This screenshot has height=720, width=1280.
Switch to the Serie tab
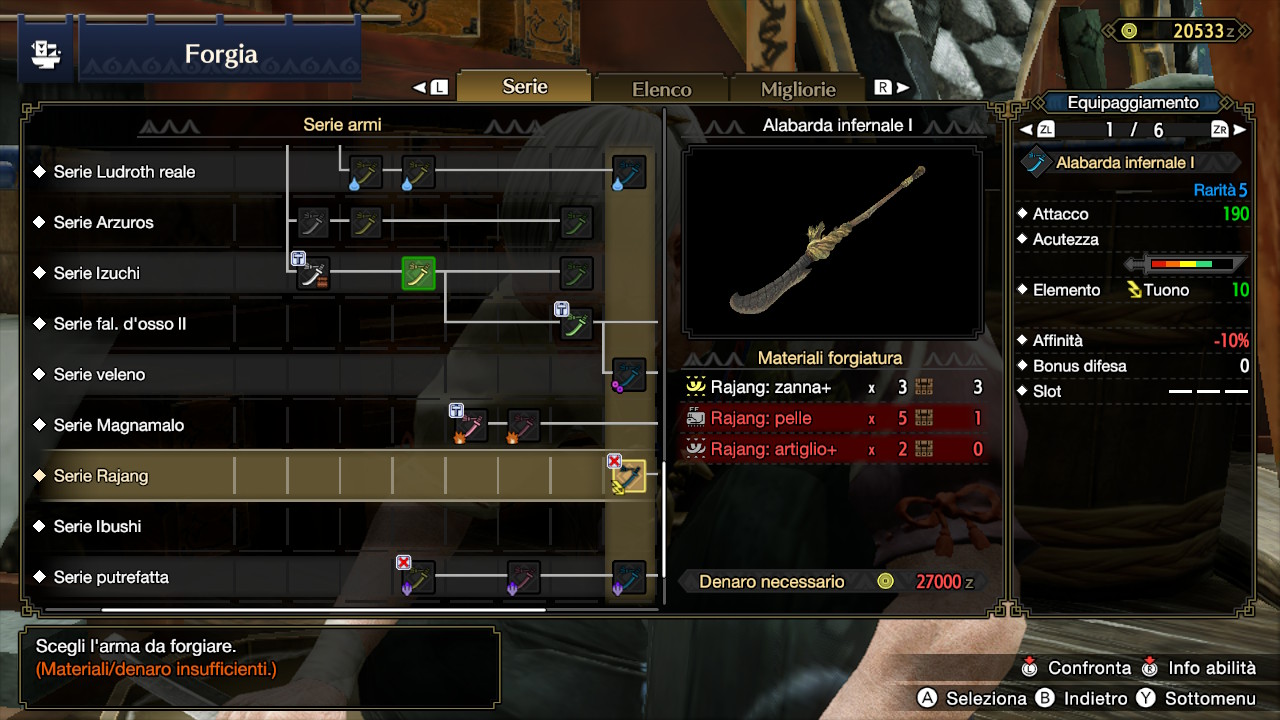click(x=525, y=87)
